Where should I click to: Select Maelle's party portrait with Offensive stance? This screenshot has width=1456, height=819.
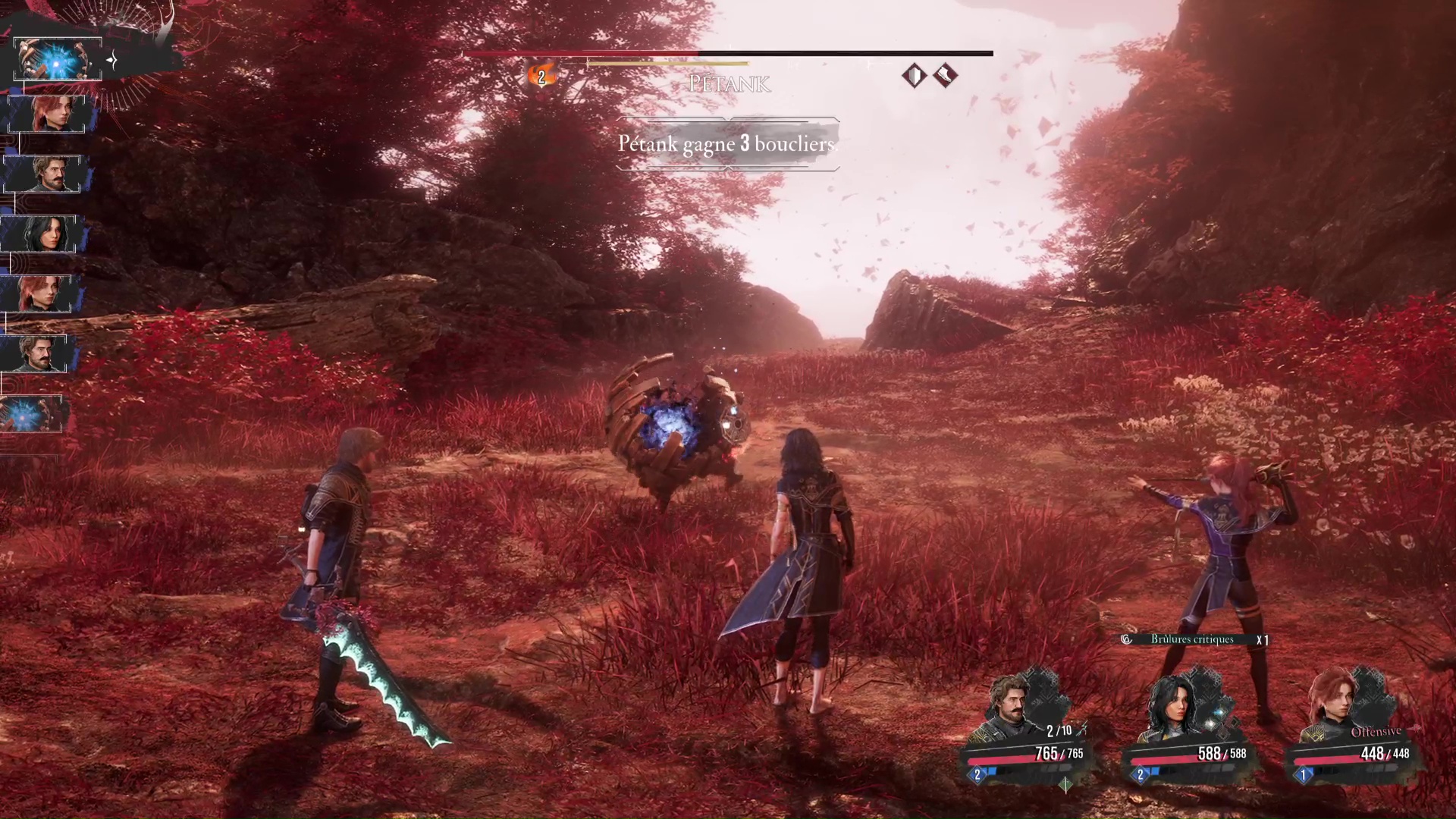click(x=1336, y=705)
